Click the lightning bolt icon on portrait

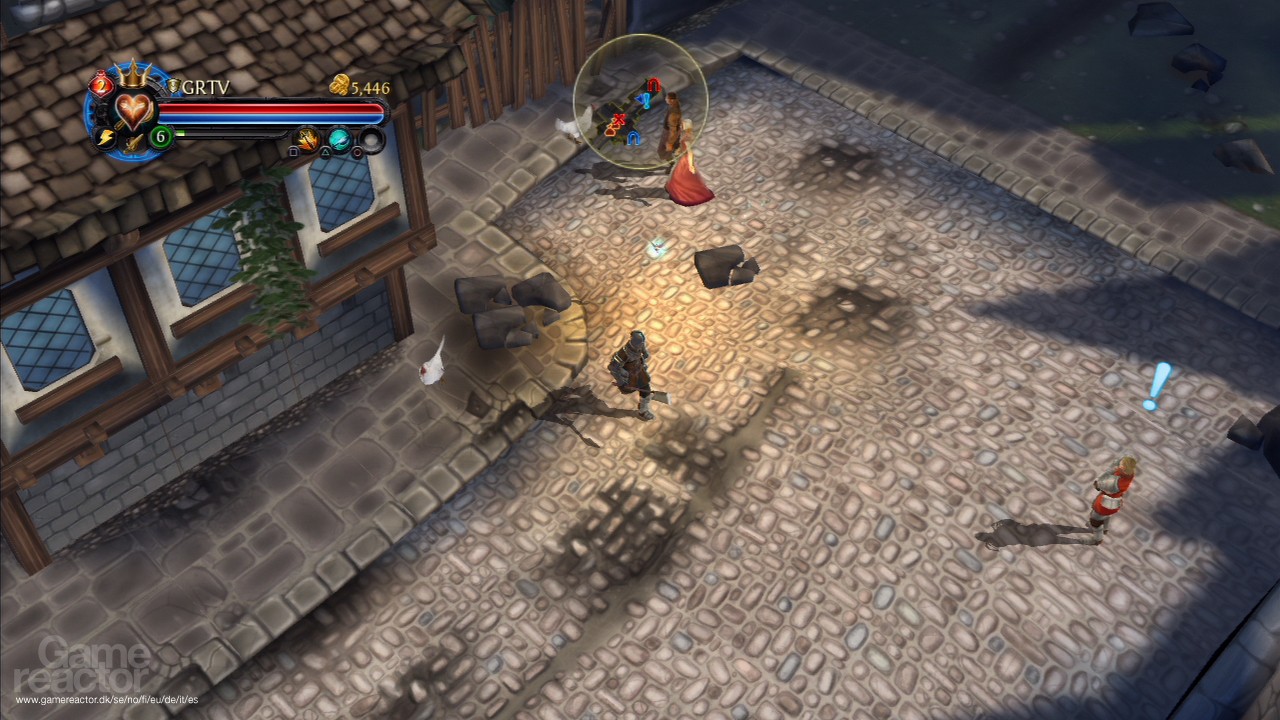pyautogui.click(x=104, y=137)
